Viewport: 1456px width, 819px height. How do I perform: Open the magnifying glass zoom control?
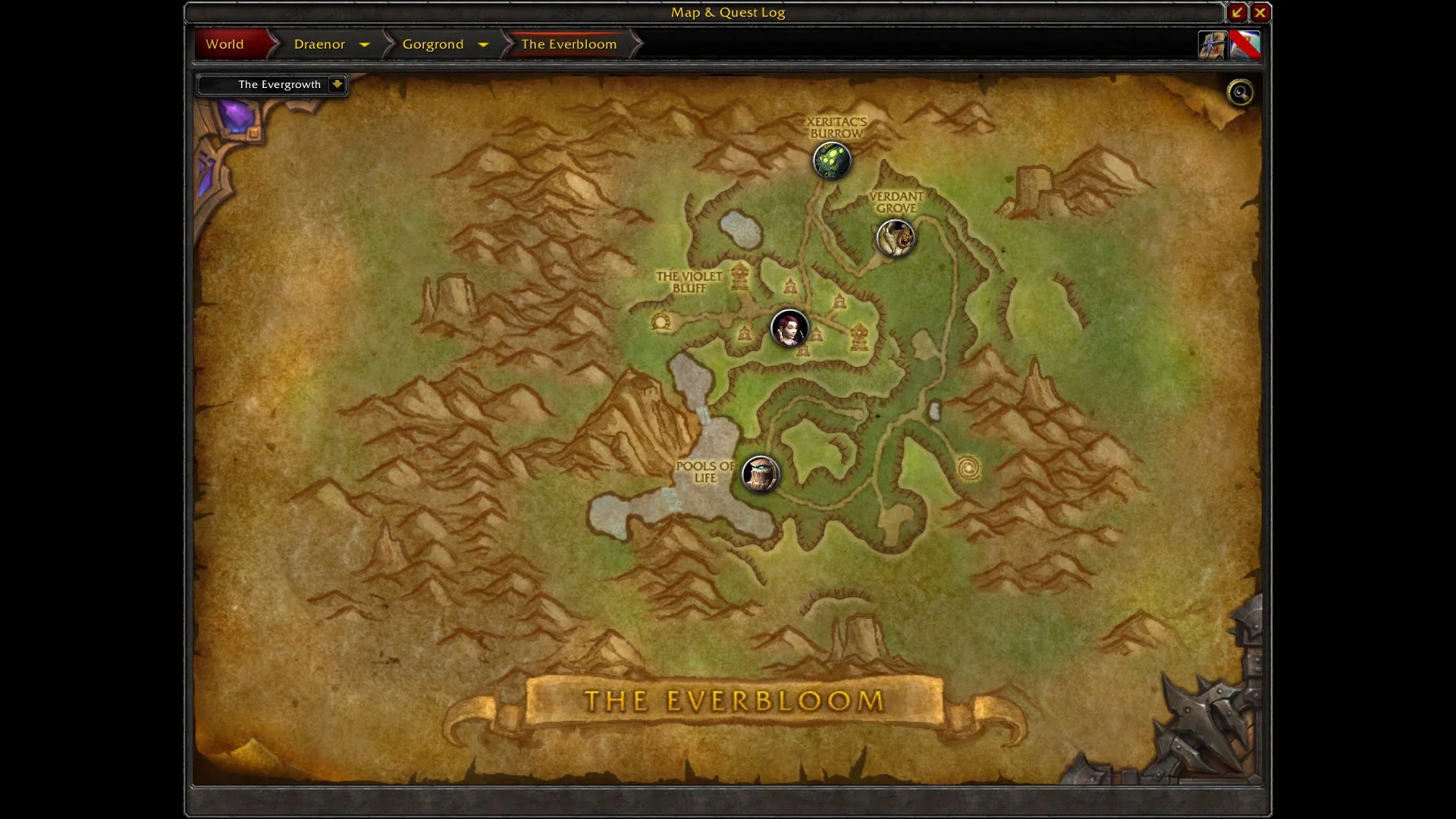1241,92
